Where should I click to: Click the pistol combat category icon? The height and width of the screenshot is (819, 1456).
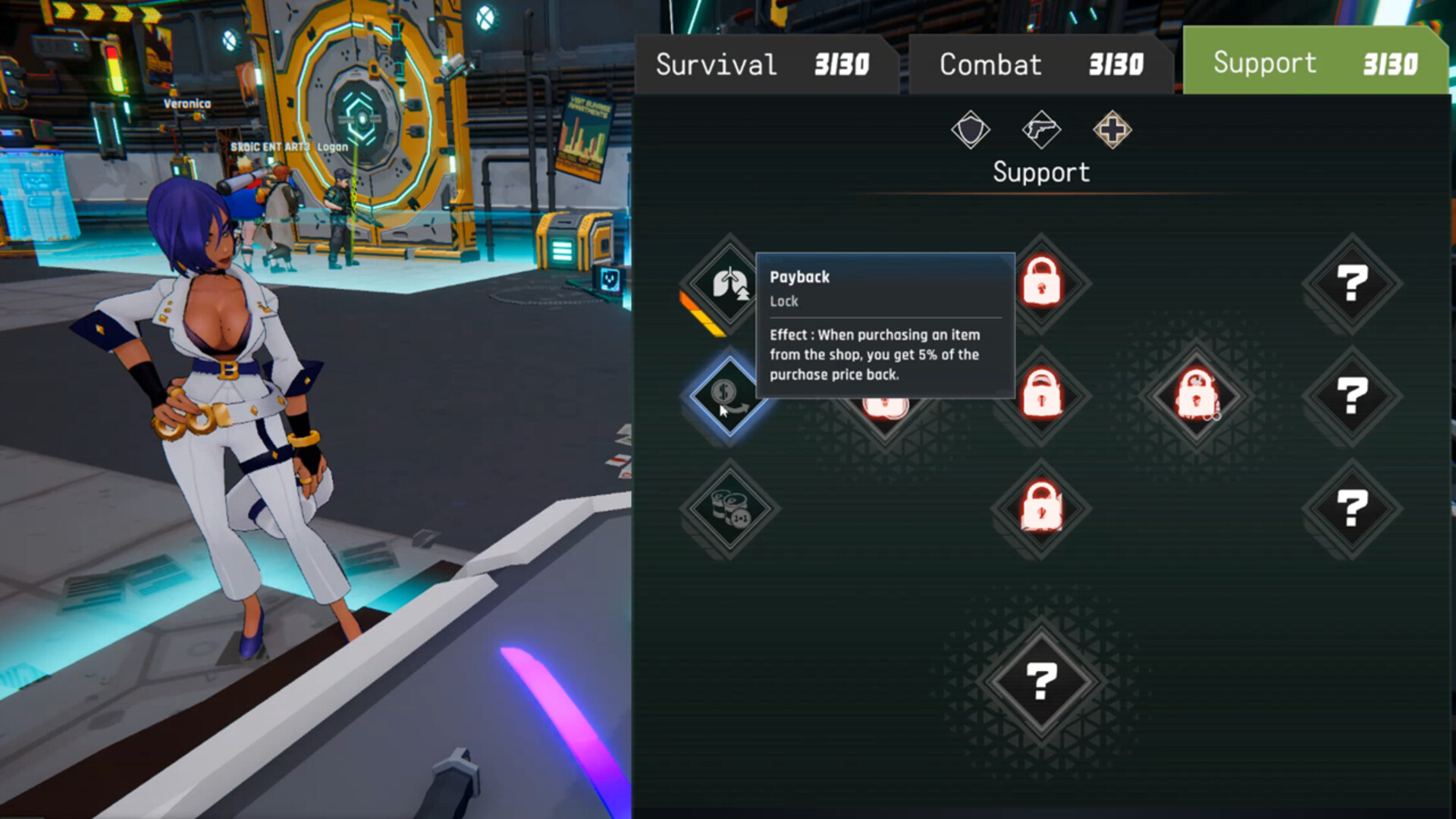[1042, 130]
